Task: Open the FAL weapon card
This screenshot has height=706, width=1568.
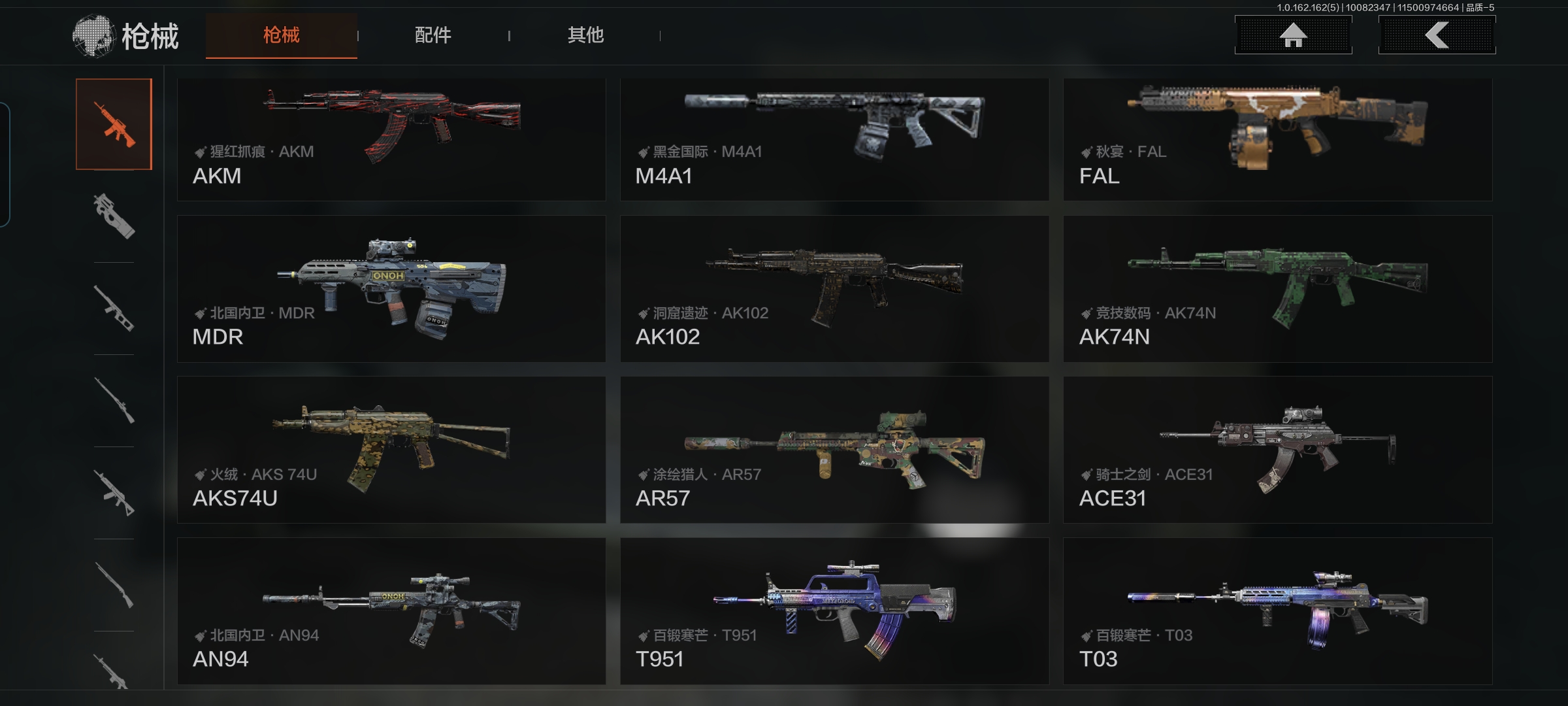Action: point(1277,139)
